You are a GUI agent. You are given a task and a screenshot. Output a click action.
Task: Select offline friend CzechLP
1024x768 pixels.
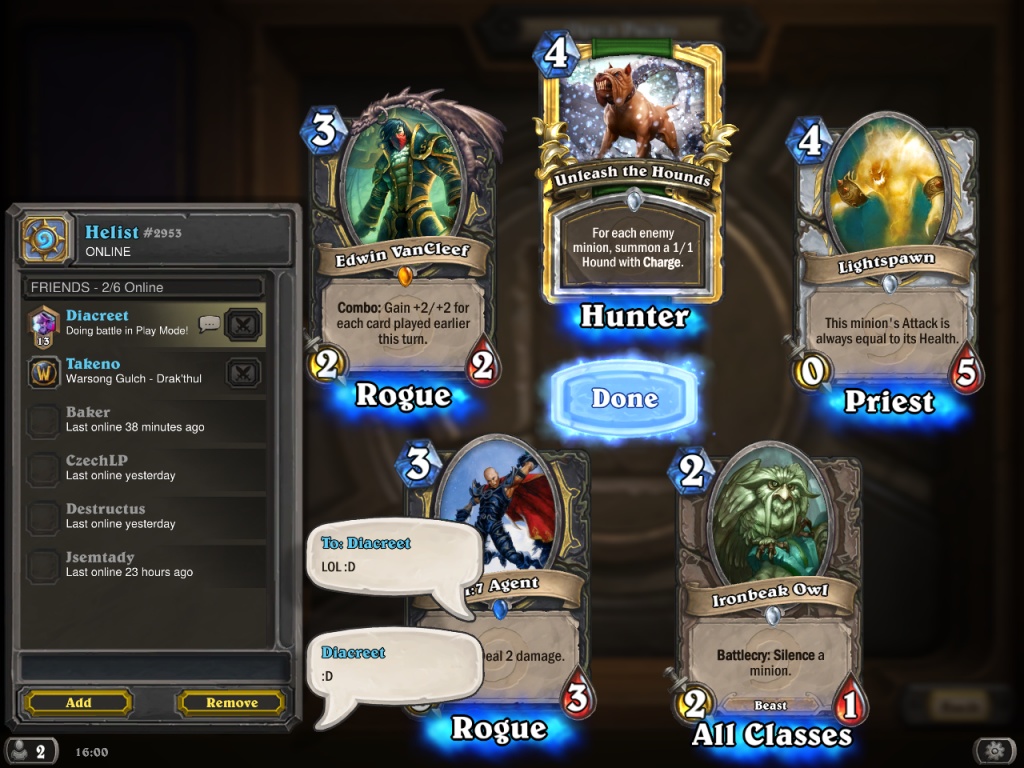click(140, 467)
